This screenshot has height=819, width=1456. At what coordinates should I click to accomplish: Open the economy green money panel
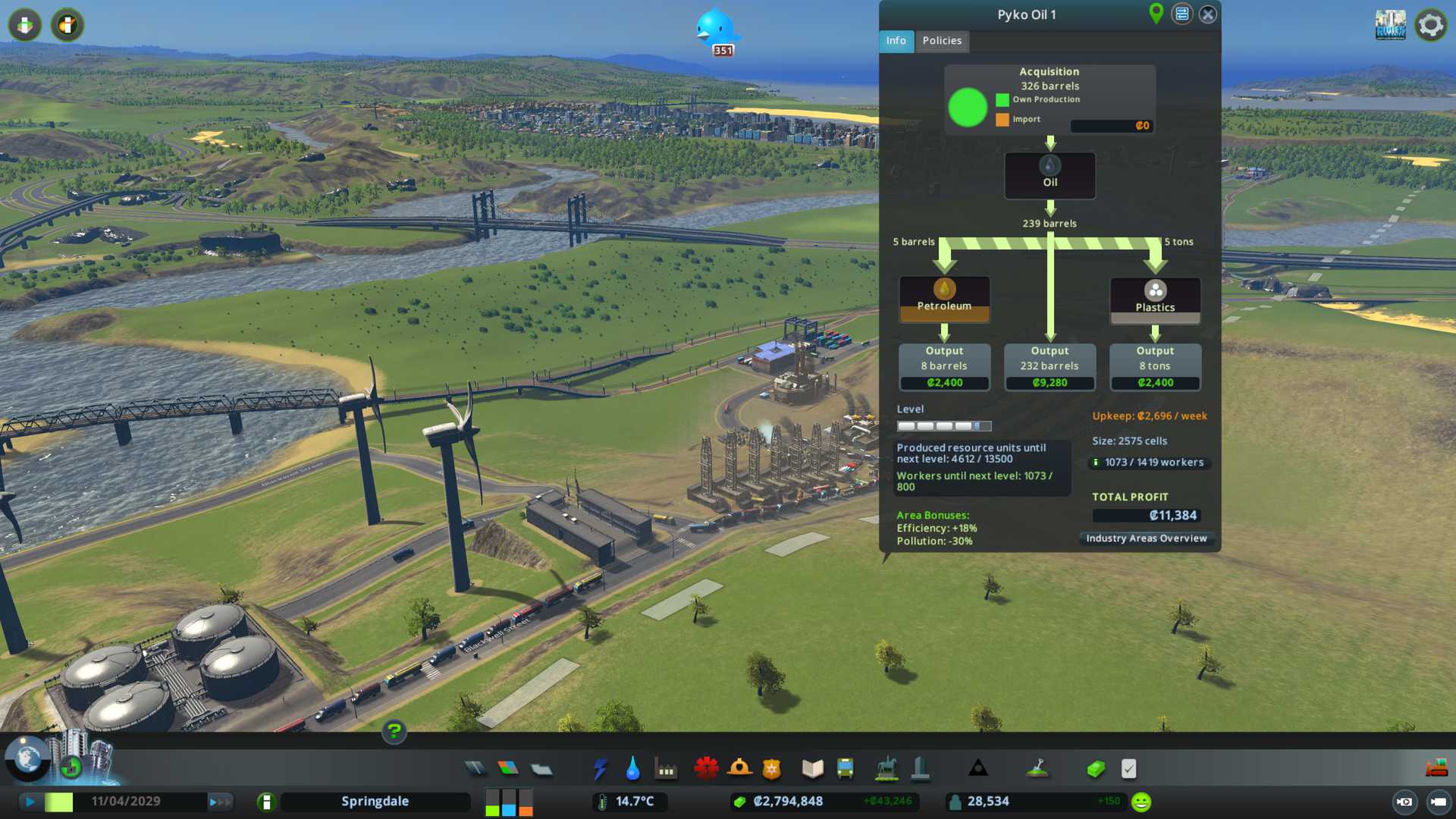click(1096, 769)
